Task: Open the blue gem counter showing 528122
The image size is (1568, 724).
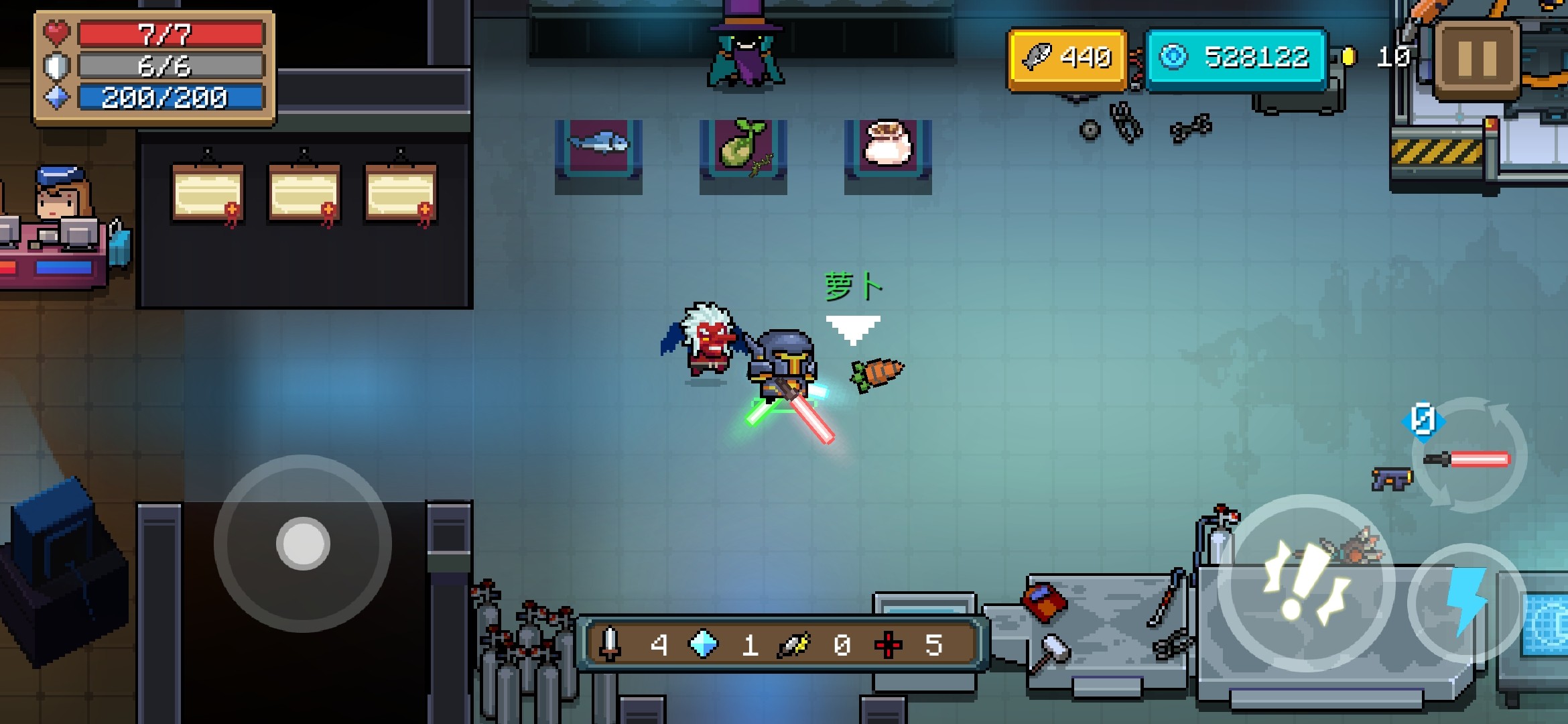Action: (x=1236, y=59)
